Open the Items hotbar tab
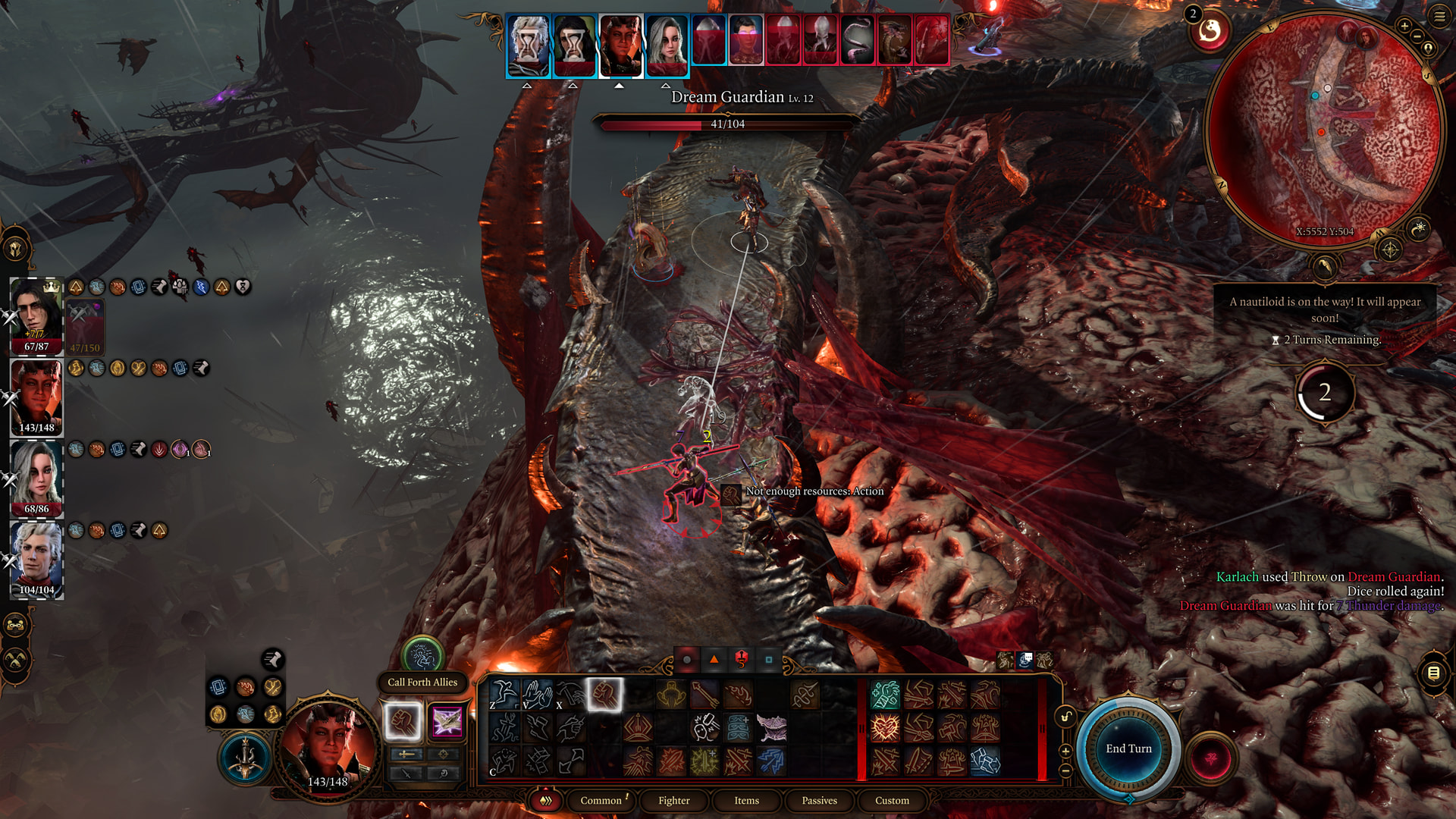The width and height of the screenshot is (1456, 819). coord(746,800)
